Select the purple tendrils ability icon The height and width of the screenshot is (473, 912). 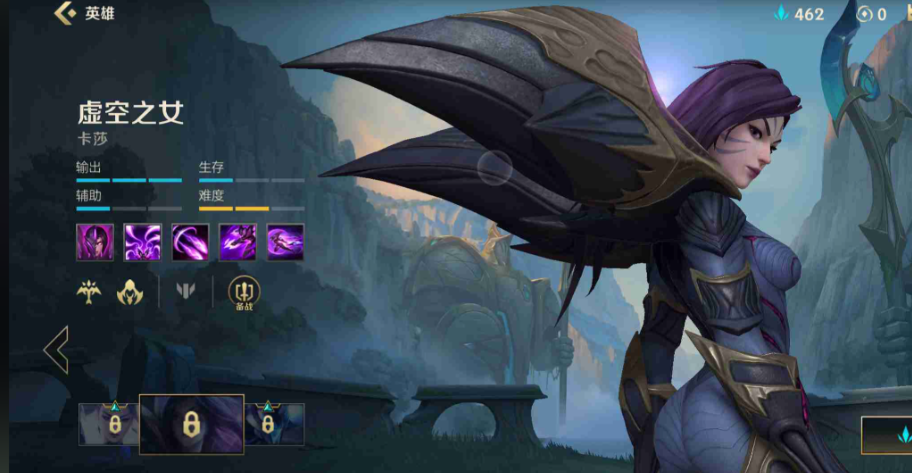(142, 242)
